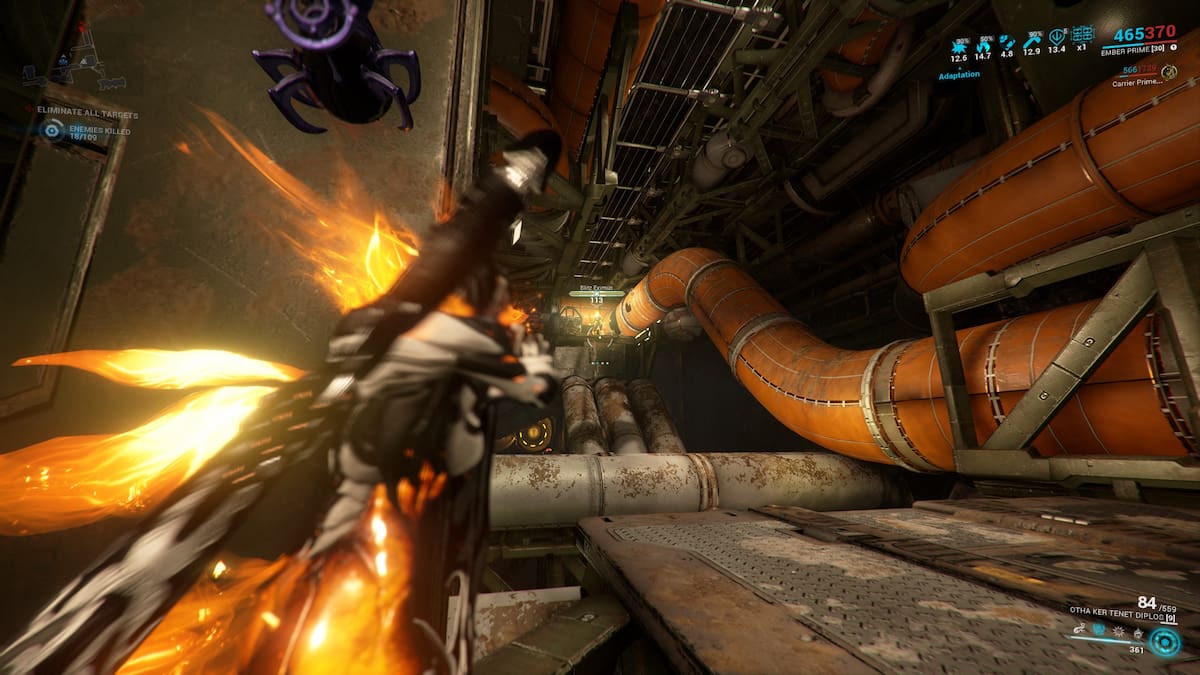This screenshot has height=675, width=1200.
Task: Select the Carrier Prime companion portrait
Action: pos(1168,72)
